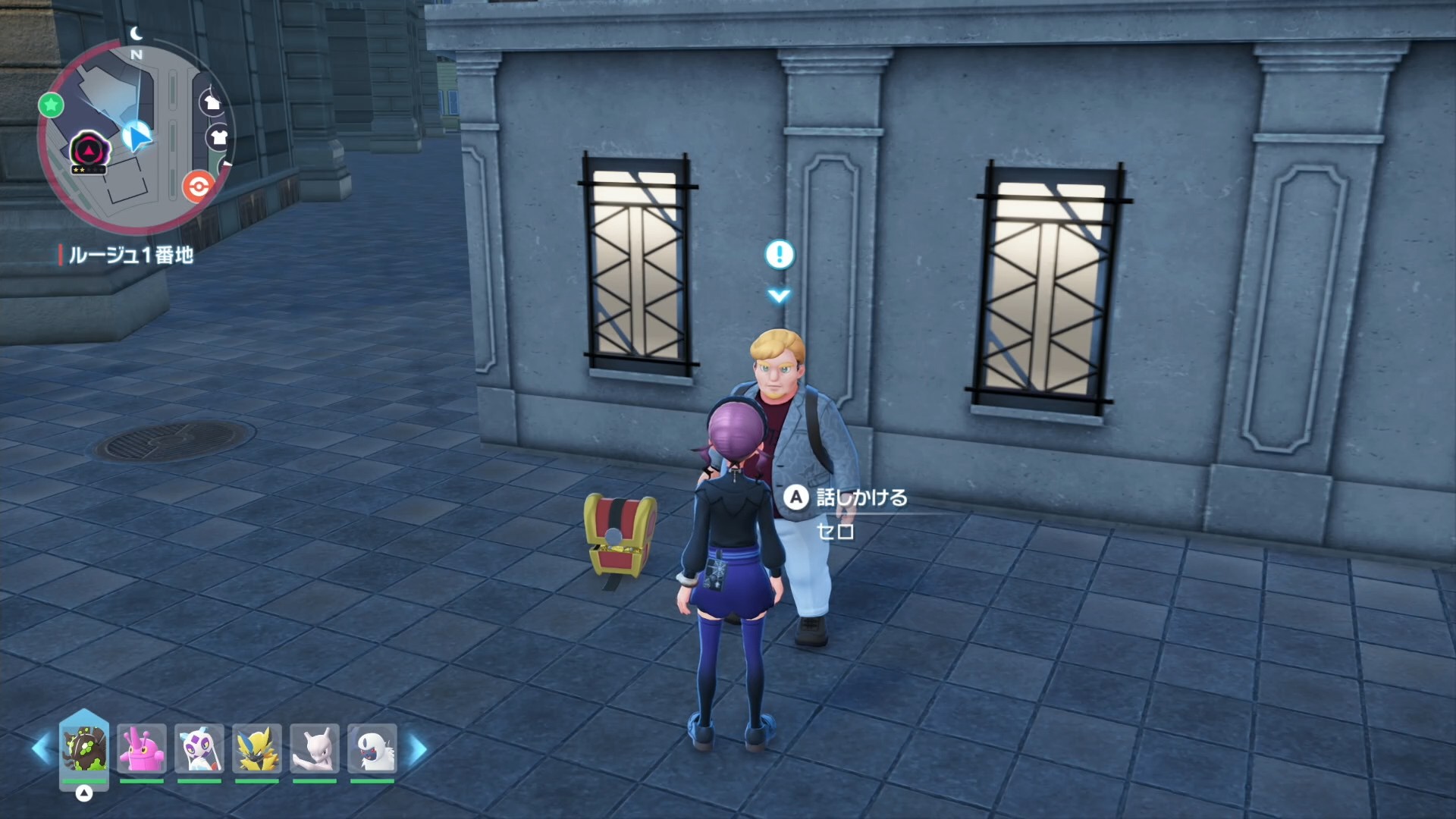Choose the pink Heracross party slot

click(142, 749)
